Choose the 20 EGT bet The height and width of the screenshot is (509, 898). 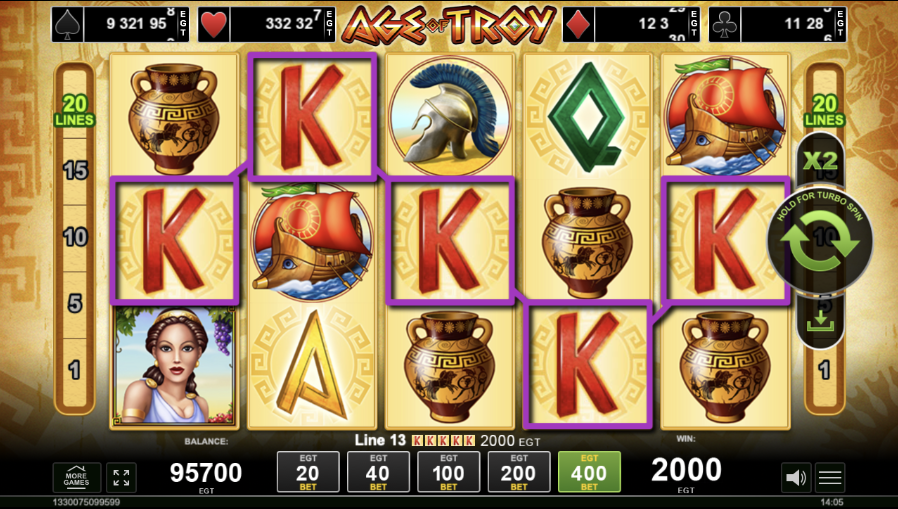click(x=308, y=472)
